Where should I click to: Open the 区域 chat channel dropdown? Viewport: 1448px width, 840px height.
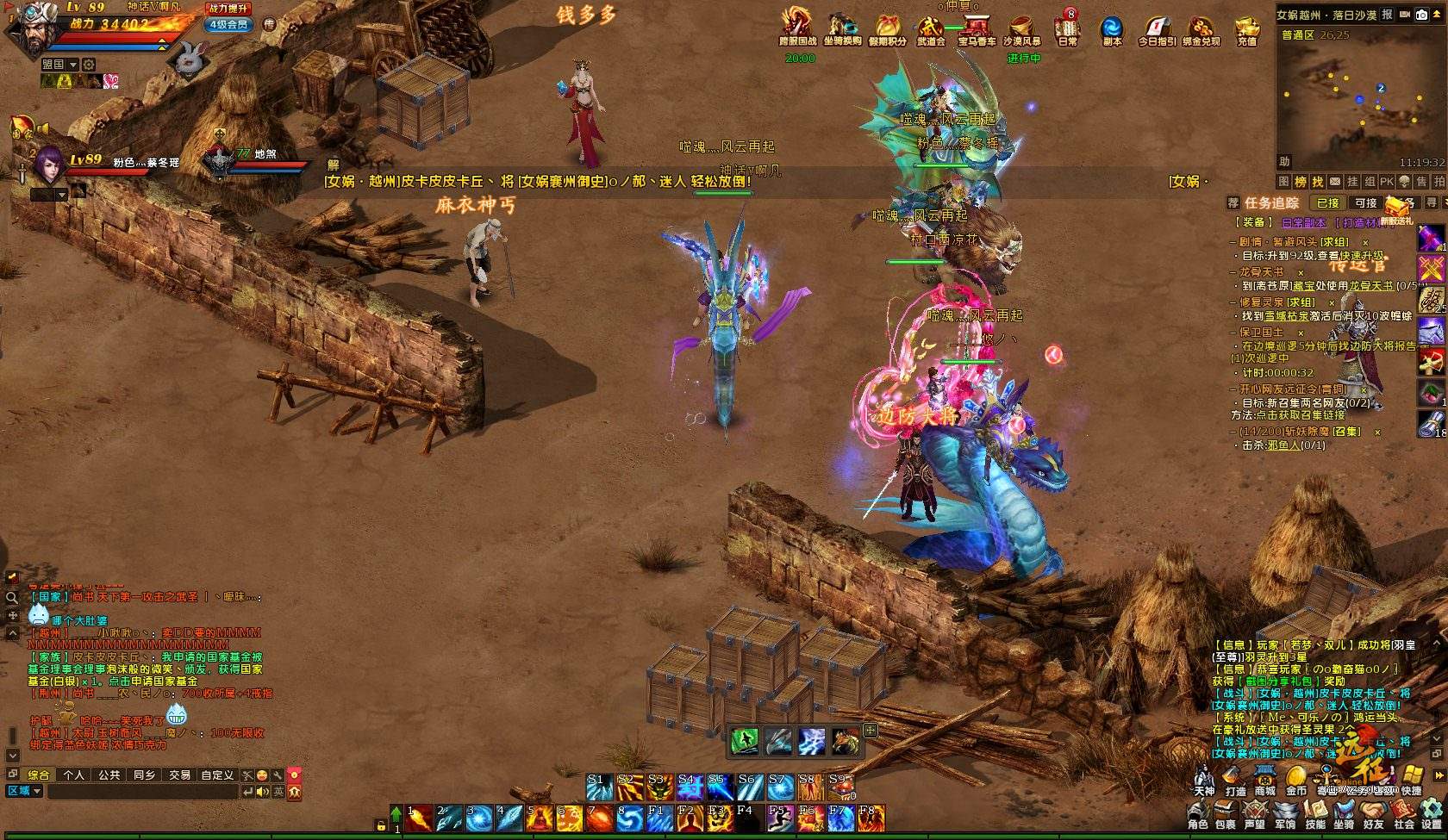point(24,791)
